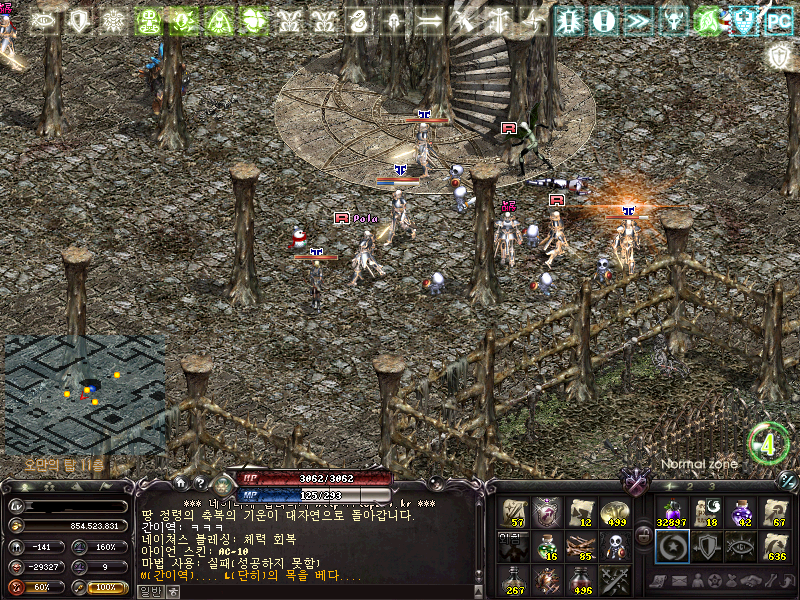Open the help question mark button
Viewport: 800px width, 600px height.
(x=200, y=483)
